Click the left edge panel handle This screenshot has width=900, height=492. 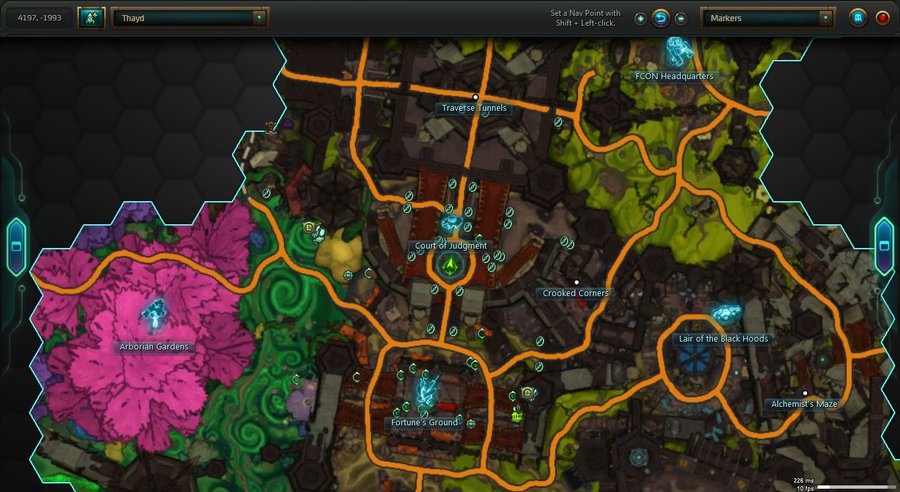(15, 245)
